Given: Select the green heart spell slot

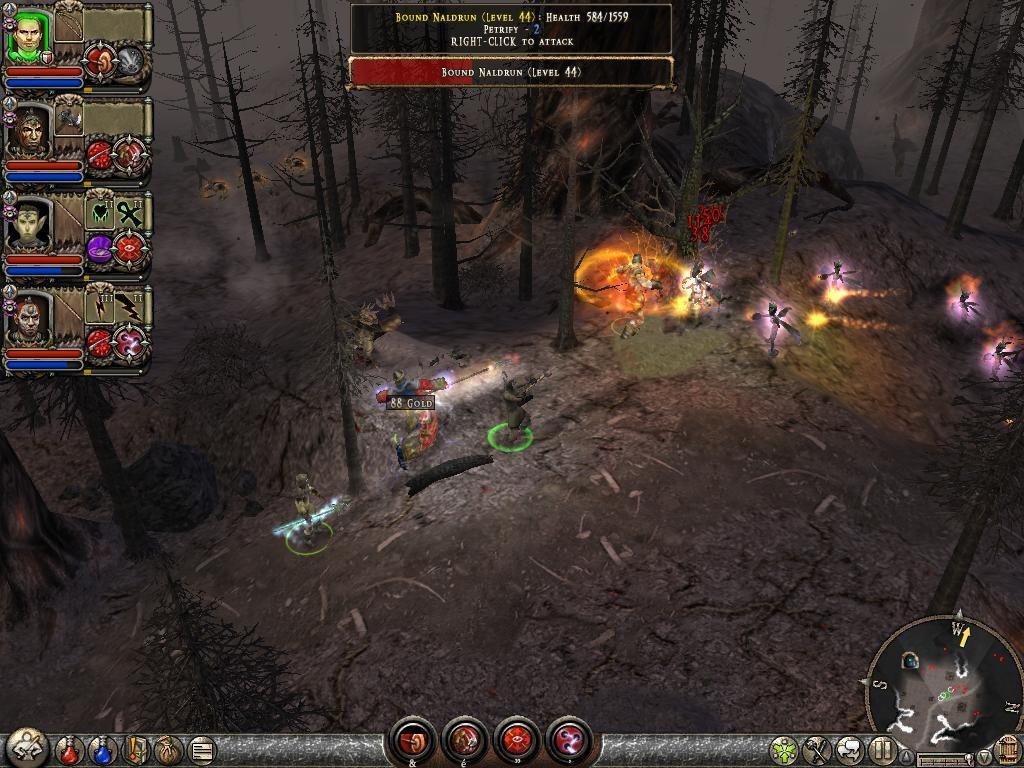Looking at the screenshot, I should click(100, 213).
